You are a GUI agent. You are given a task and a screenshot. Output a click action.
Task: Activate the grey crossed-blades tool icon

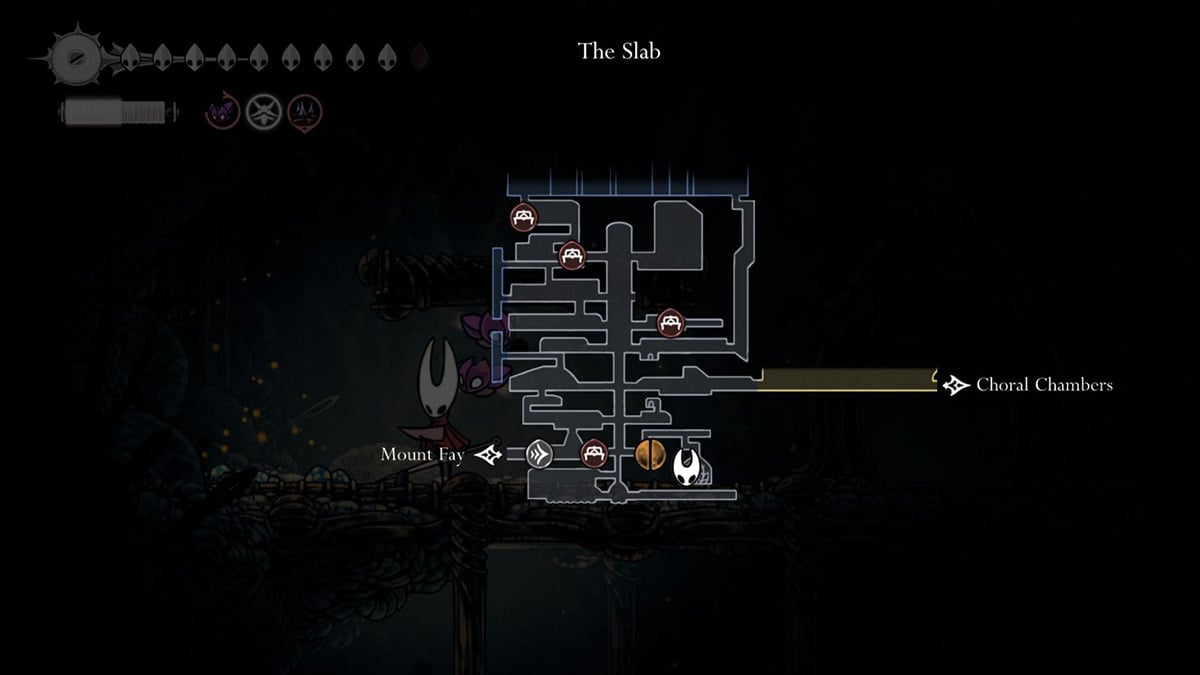coord(262,109)
